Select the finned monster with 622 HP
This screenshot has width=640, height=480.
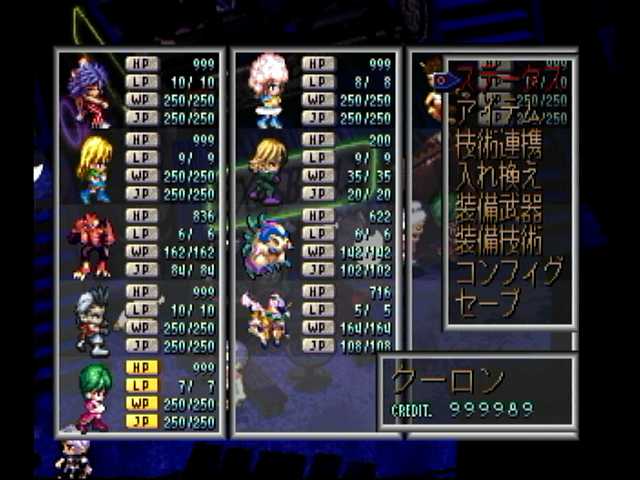point(266,245)
